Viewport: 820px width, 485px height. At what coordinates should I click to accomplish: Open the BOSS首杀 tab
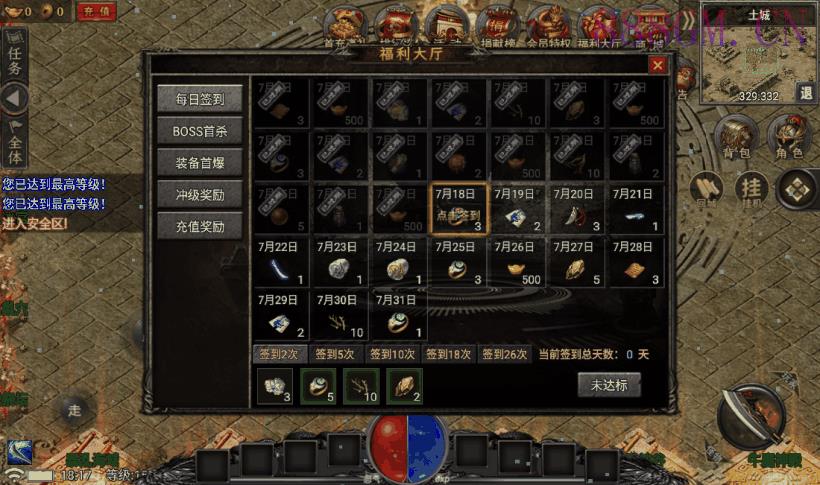coord(199,132)
